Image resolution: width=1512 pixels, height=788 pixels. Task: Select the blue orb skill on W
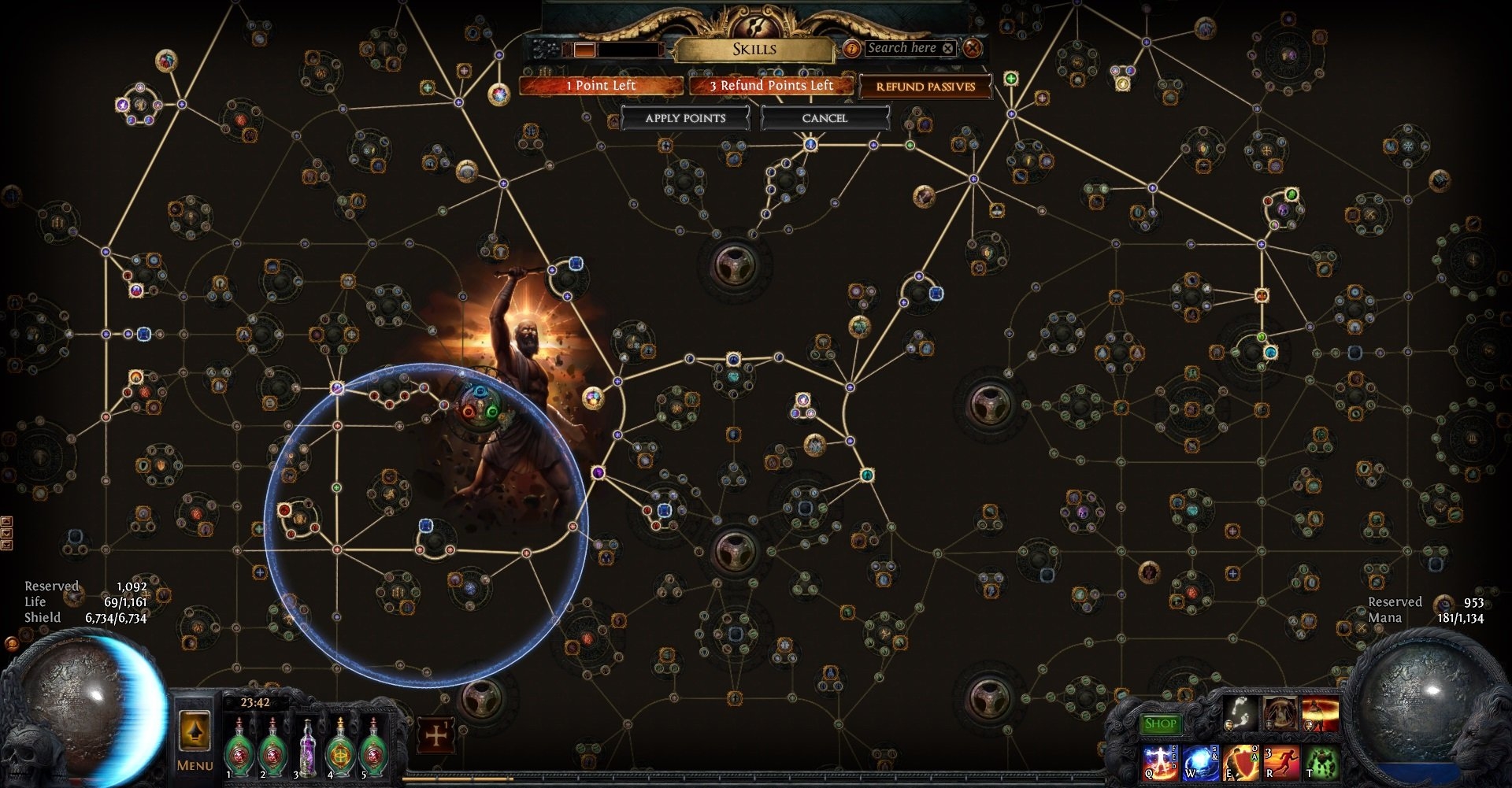[1201, 763]
